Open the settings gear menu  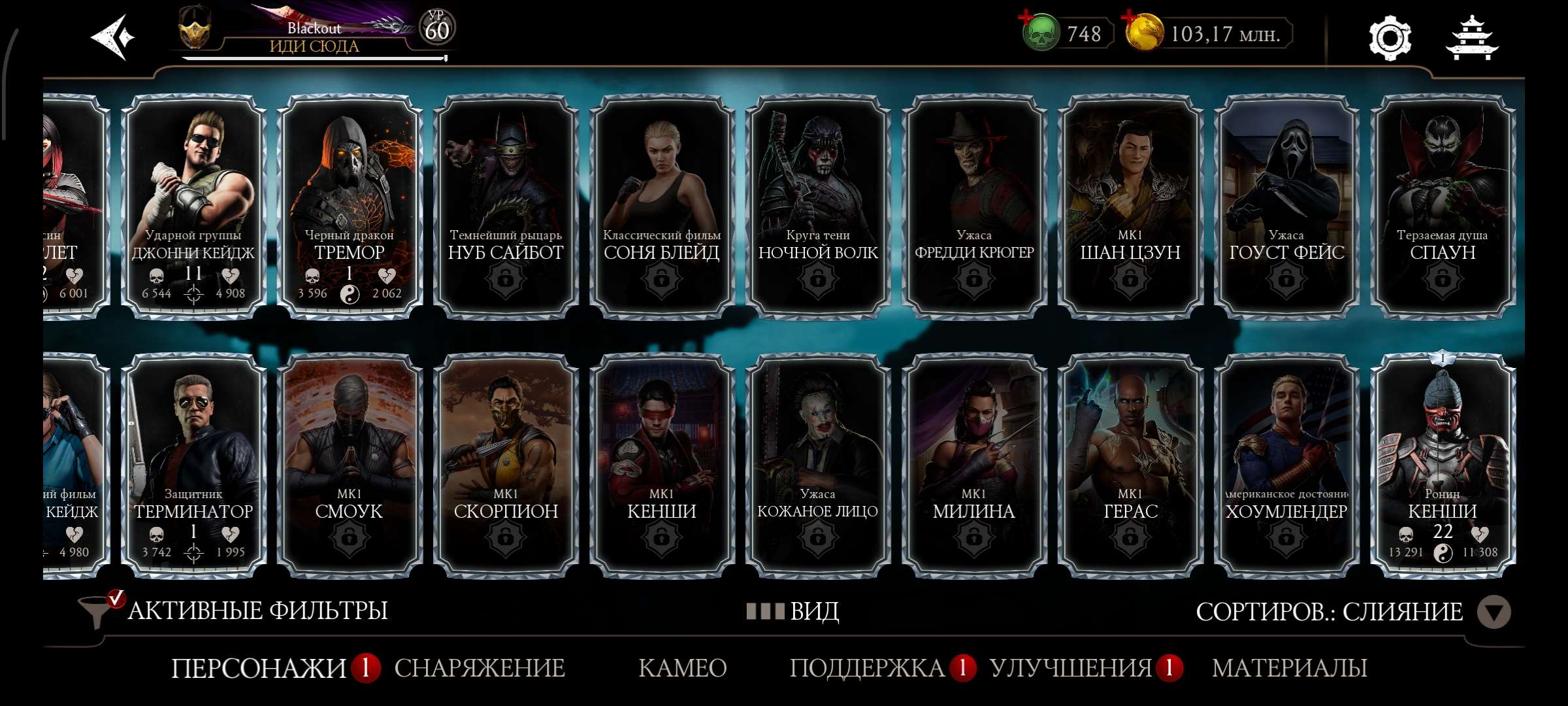point(1390,39)
